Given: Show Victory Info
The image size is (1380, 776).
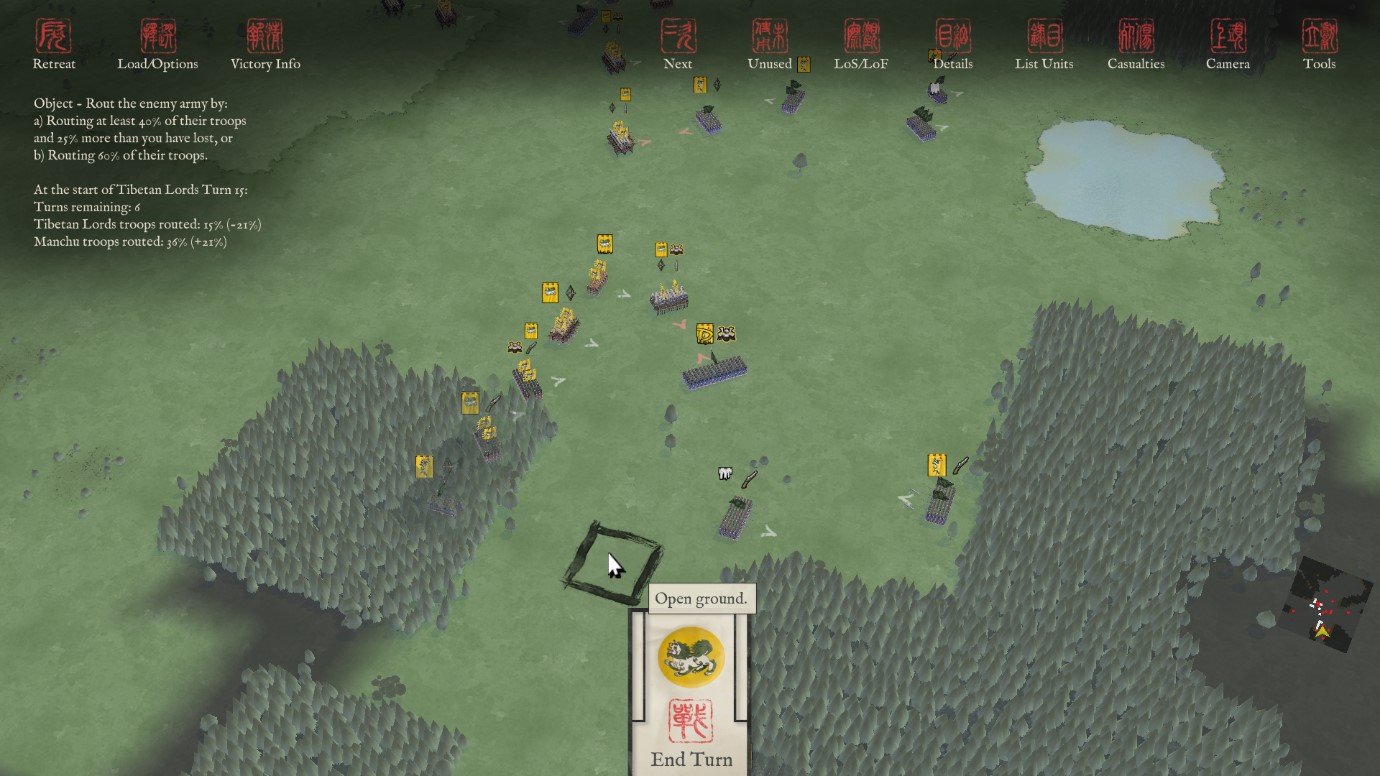Looking at the screenshot, I should 265,45.
